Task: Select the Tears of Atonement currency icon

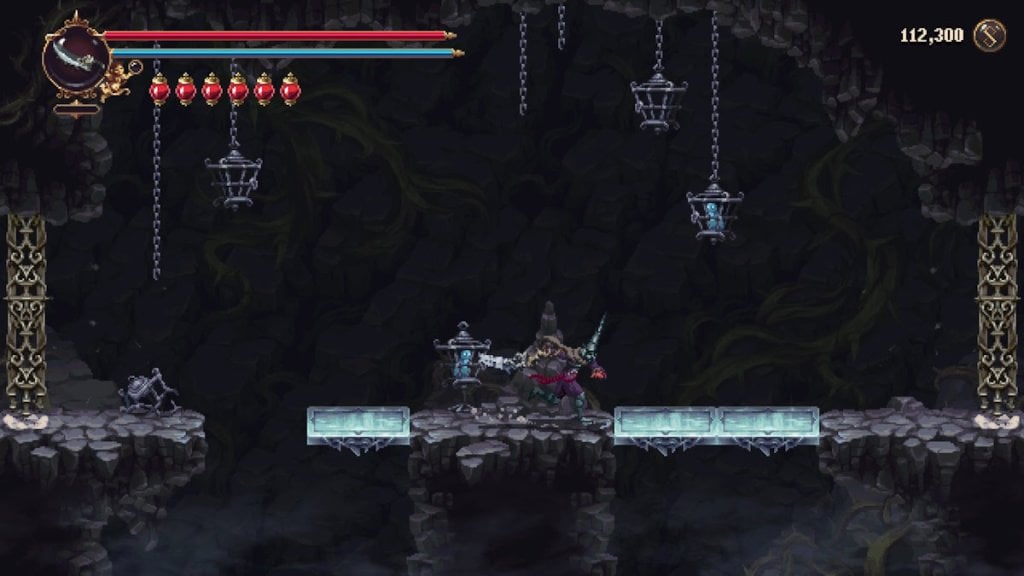Action: pyautogui.click(x=989, y=36)
